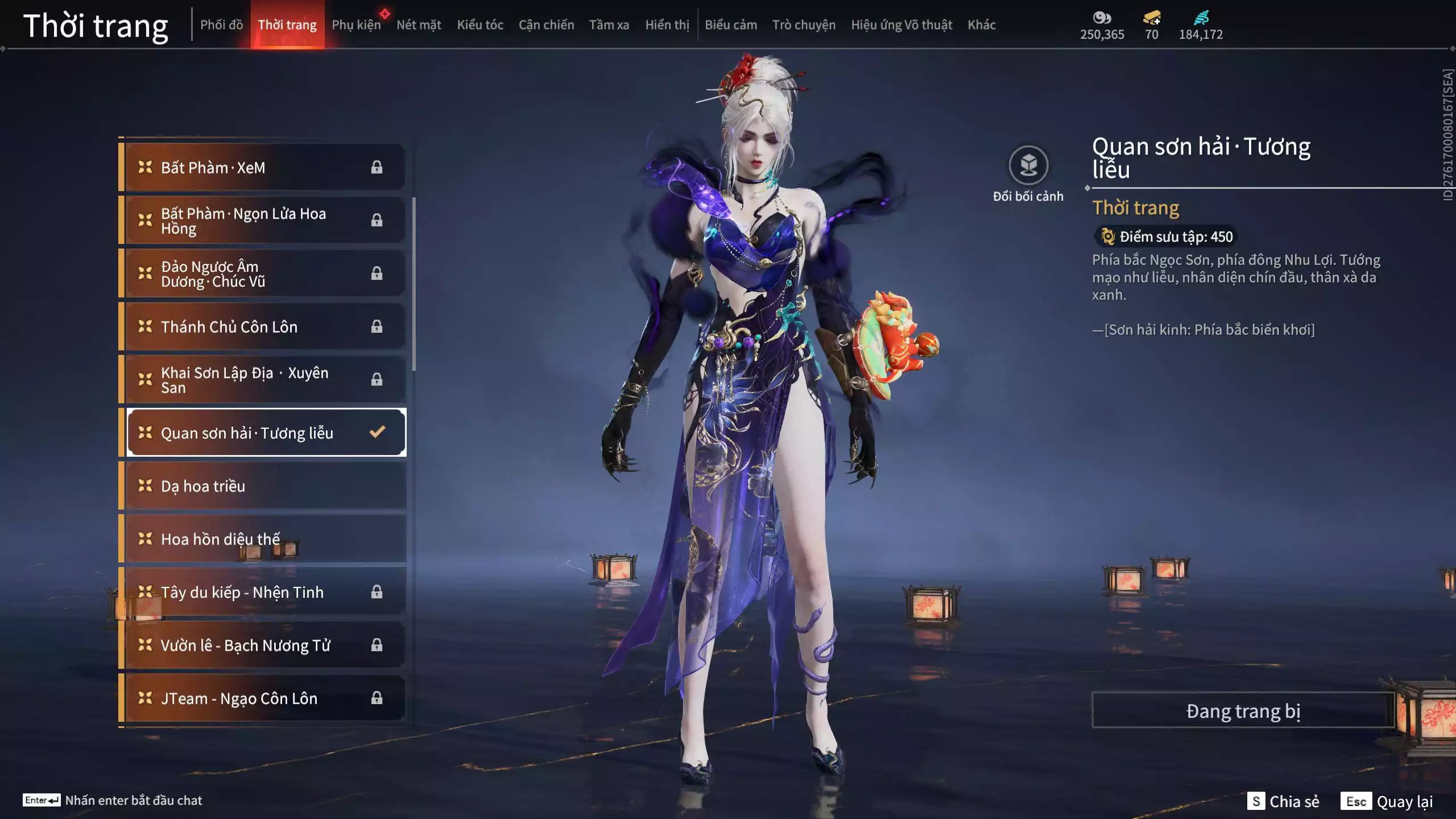Switch to Hiển thị tab
1456x819 pixels.
tap(667, 25)
